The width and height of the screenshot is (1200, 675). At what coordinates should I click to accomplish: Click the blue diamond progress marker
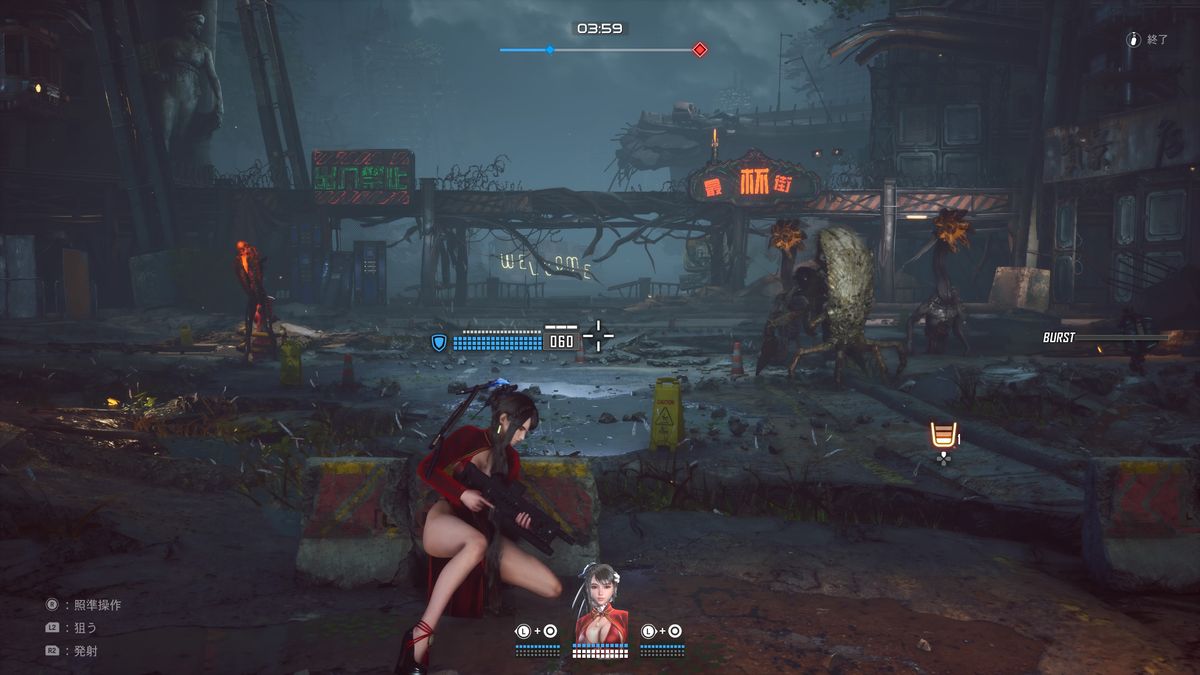(549, 49)
